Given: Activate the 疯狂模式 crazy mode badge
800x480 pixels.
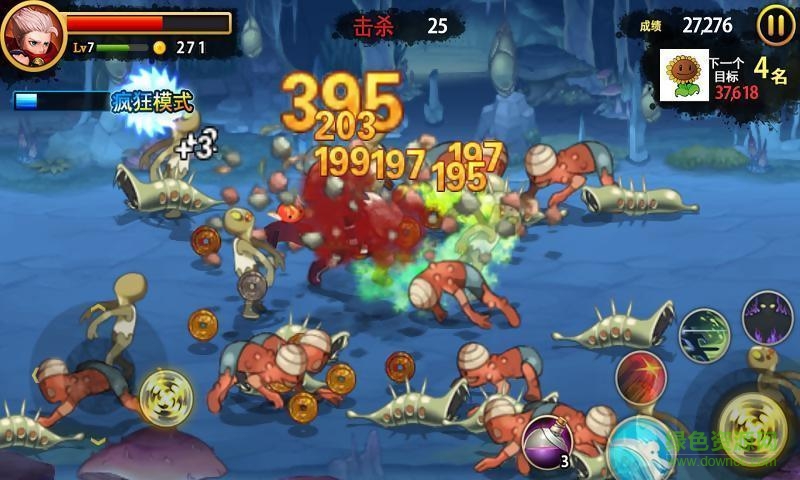Looking at the screenshot, I should (x=152, y=101).
